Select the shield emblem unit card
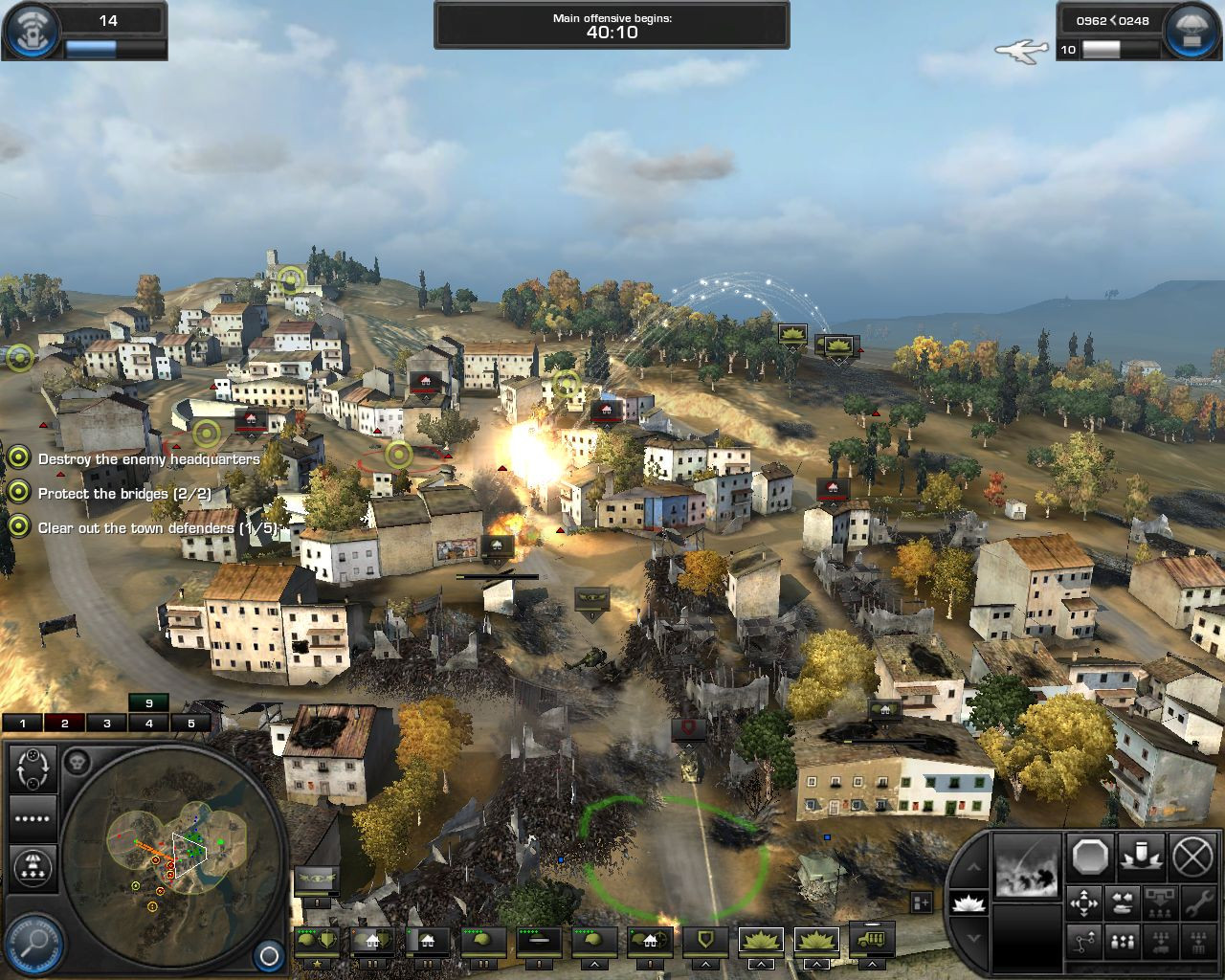The width and height of the screenshot is (1225, 980). pyautogui.click(x=704, y=941)
